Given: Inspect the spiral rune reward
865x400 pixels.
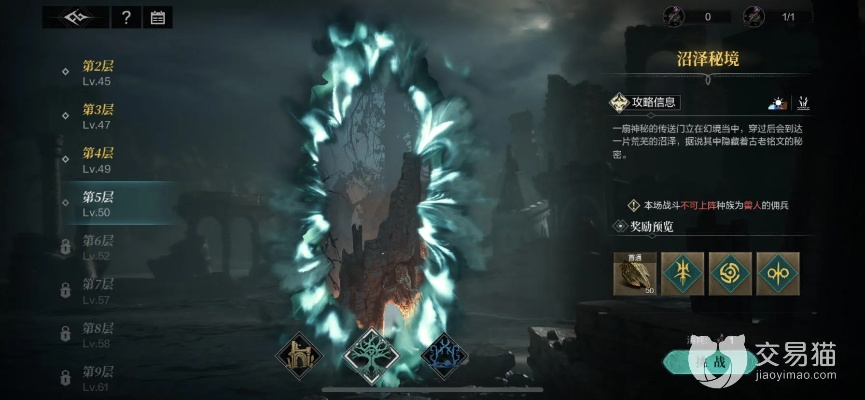Looking at the screenshot, I should [729, 273].
